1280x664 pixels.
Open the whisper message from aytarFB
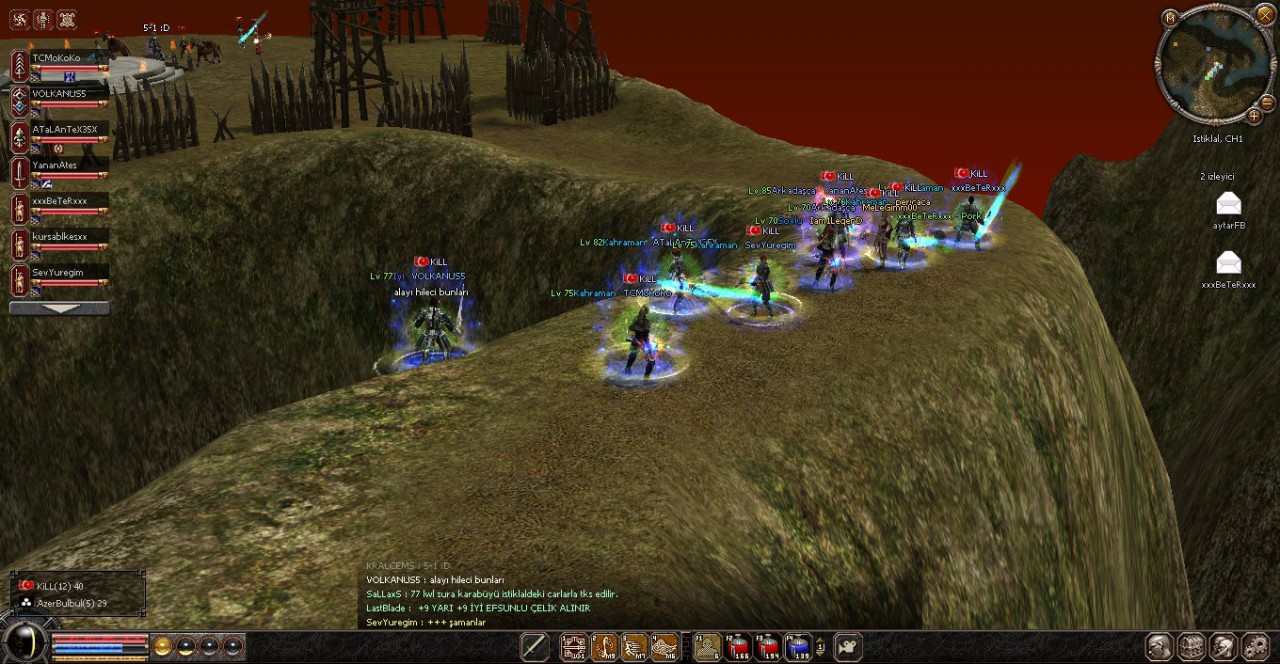pos(1228,205)
